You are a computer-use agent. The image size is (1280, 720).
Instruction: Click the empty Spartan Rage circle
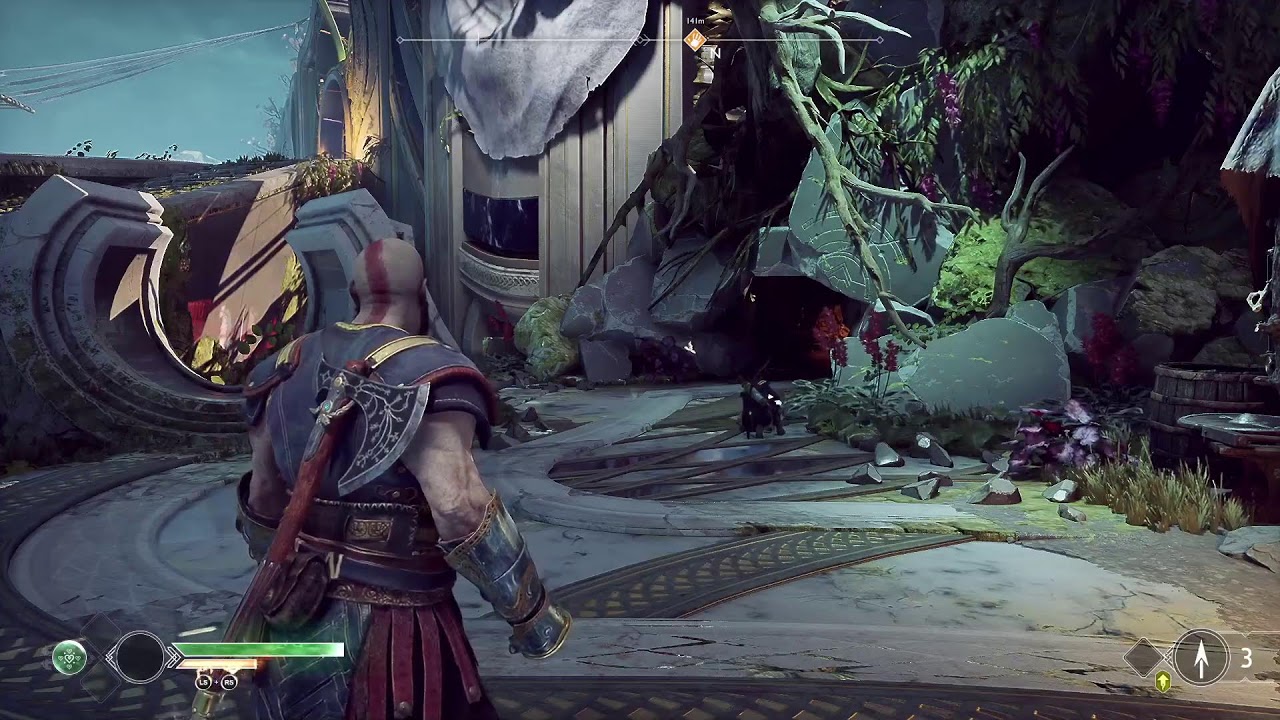[140, 657]
